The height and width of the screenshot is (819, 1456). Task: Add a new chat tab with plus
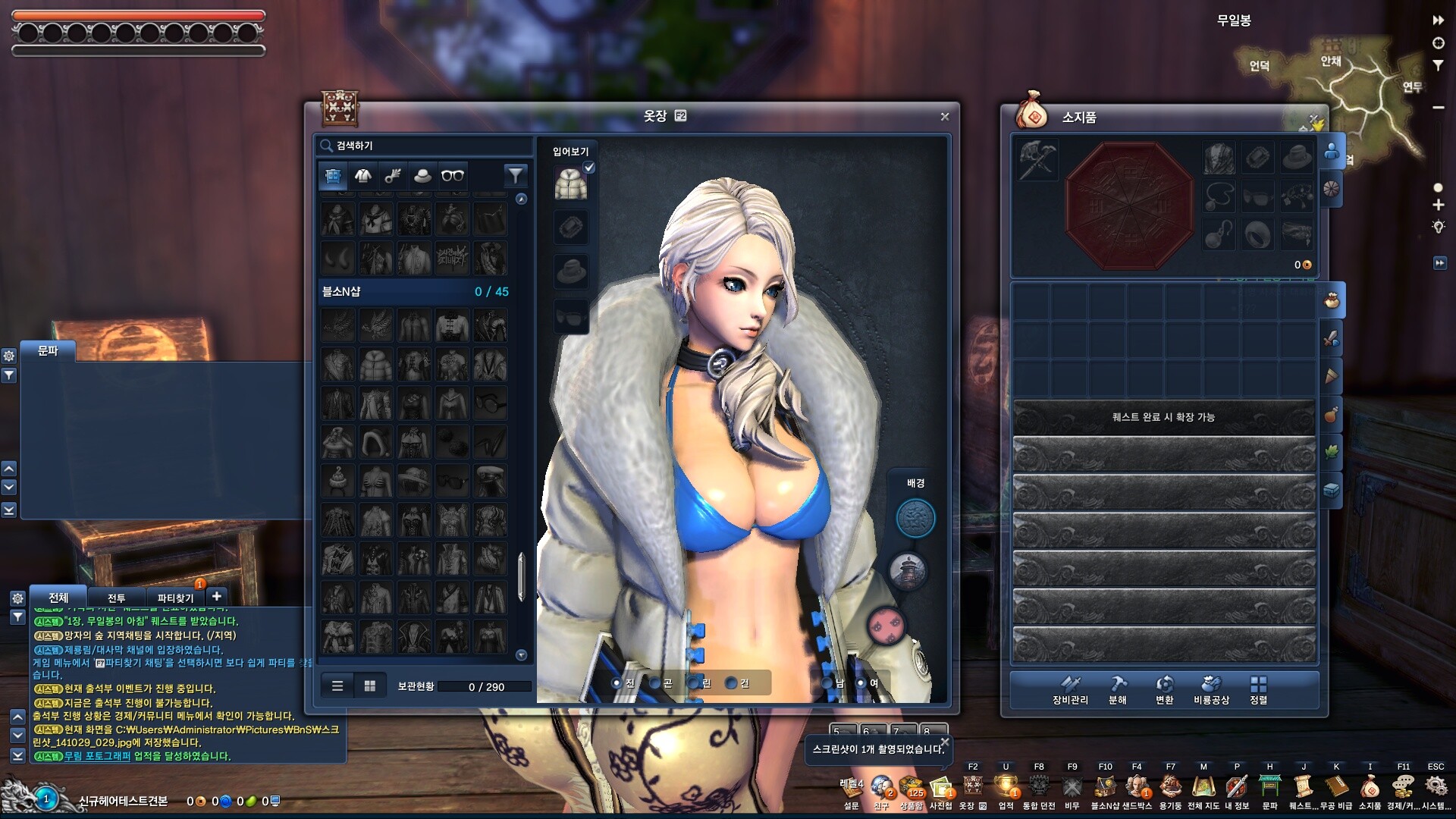217,596
